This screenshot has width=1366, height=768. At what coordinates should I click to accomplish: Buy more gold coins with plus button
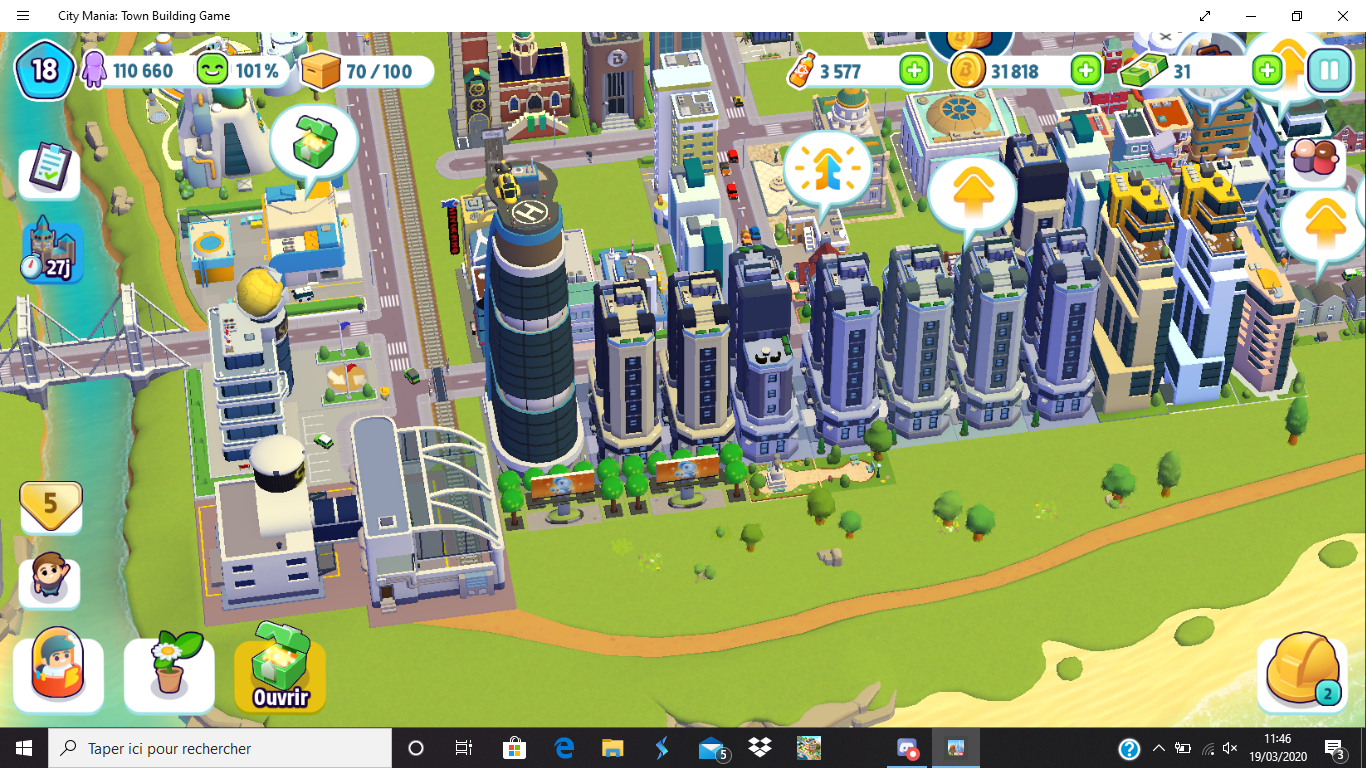click(x=1085, y=70)
